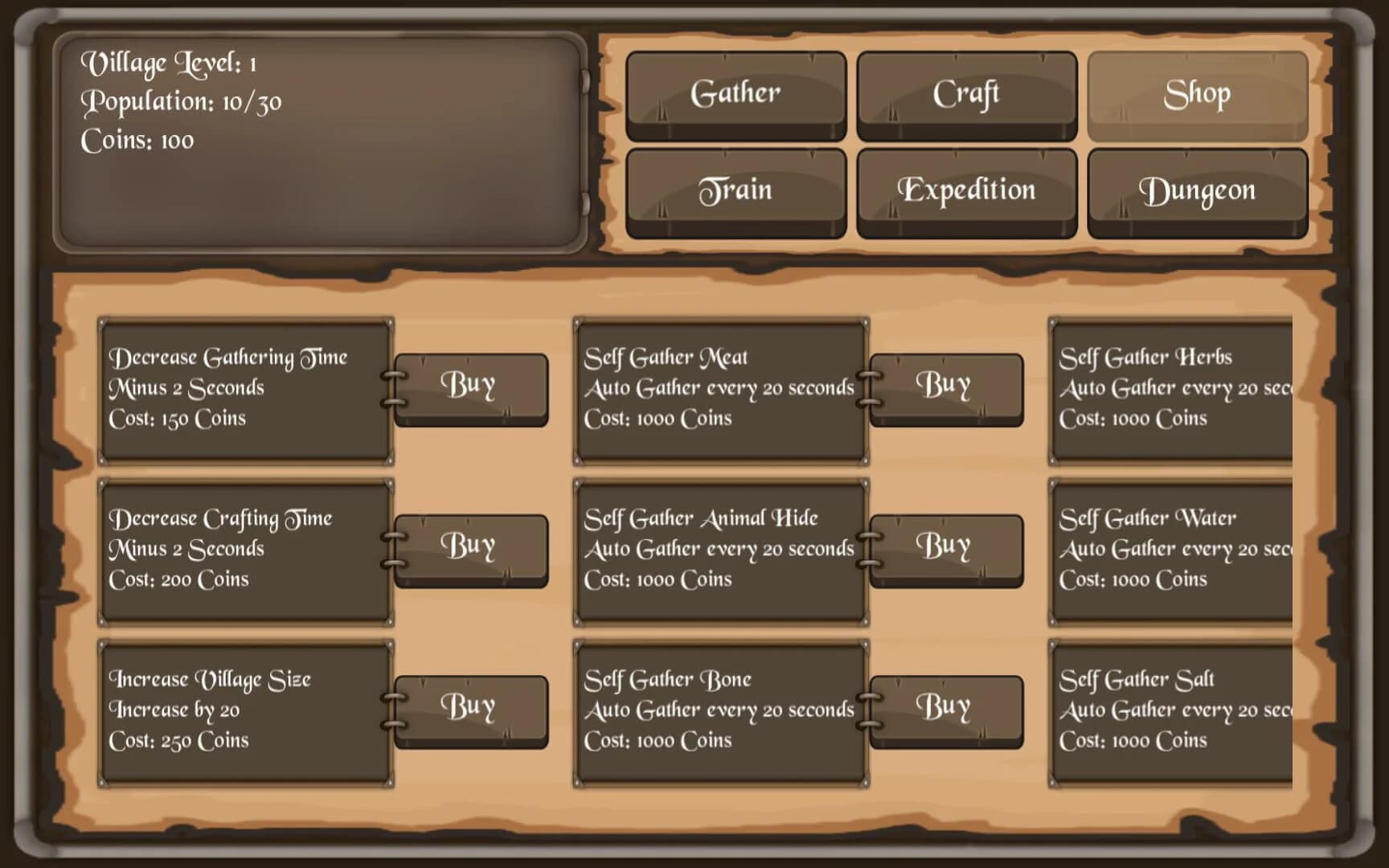The width and height of the screenshot is (1389, 868).
Task: Select the Self Gather Salt card
Action: point(1170,710)
